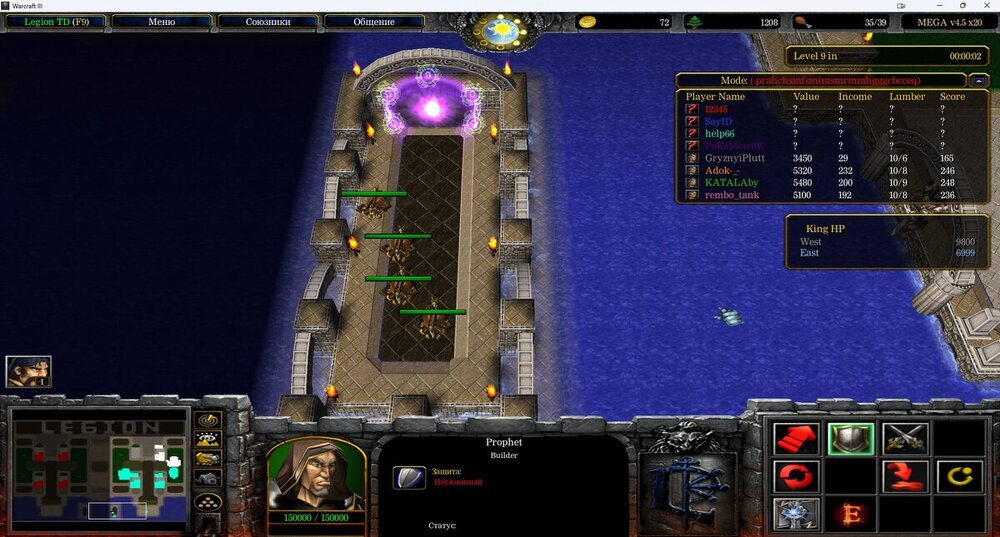The image size is (1000, 537).
Task: Collapse the scoreboard with the arrow button
Action: pos(979,80)
